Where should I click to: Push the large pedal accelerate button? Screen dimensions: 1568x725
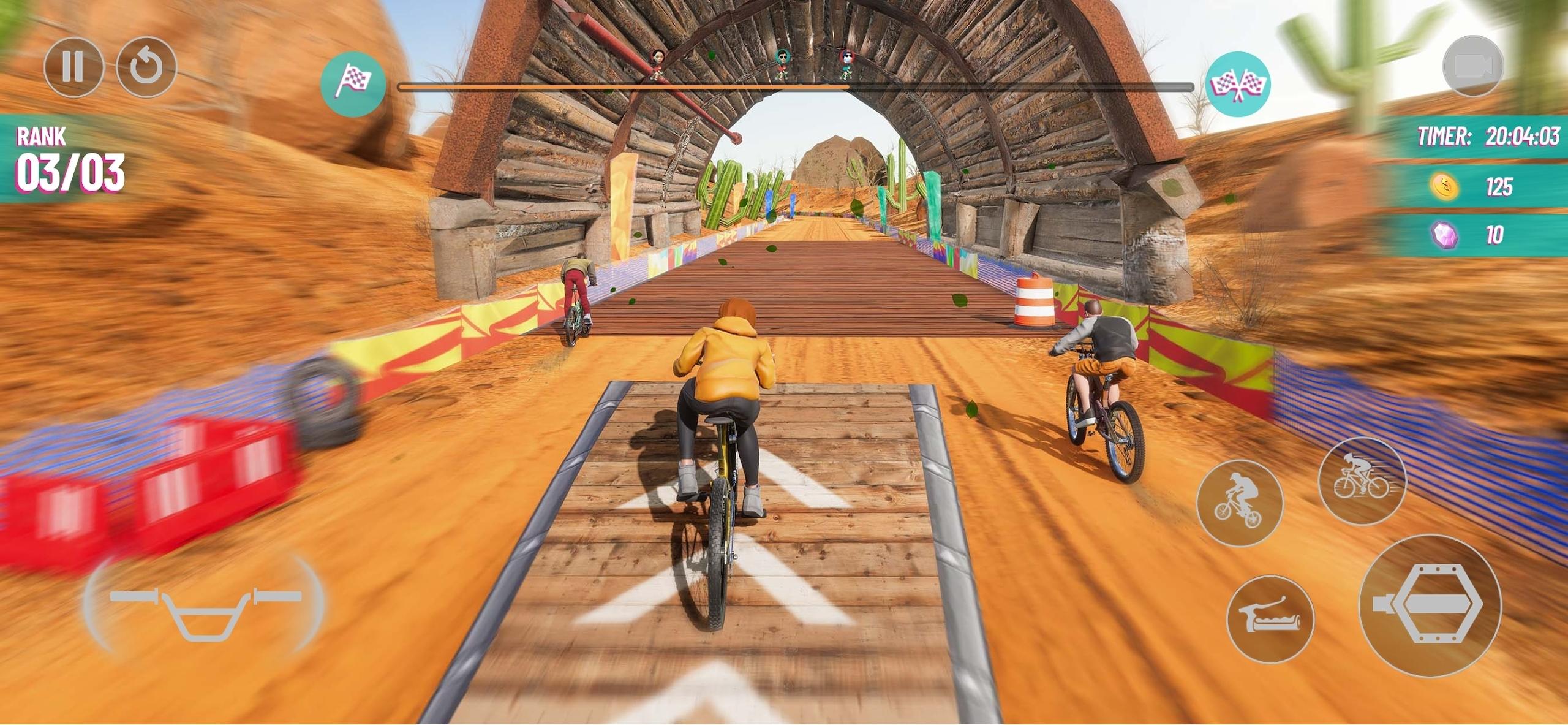point(1430,605)
